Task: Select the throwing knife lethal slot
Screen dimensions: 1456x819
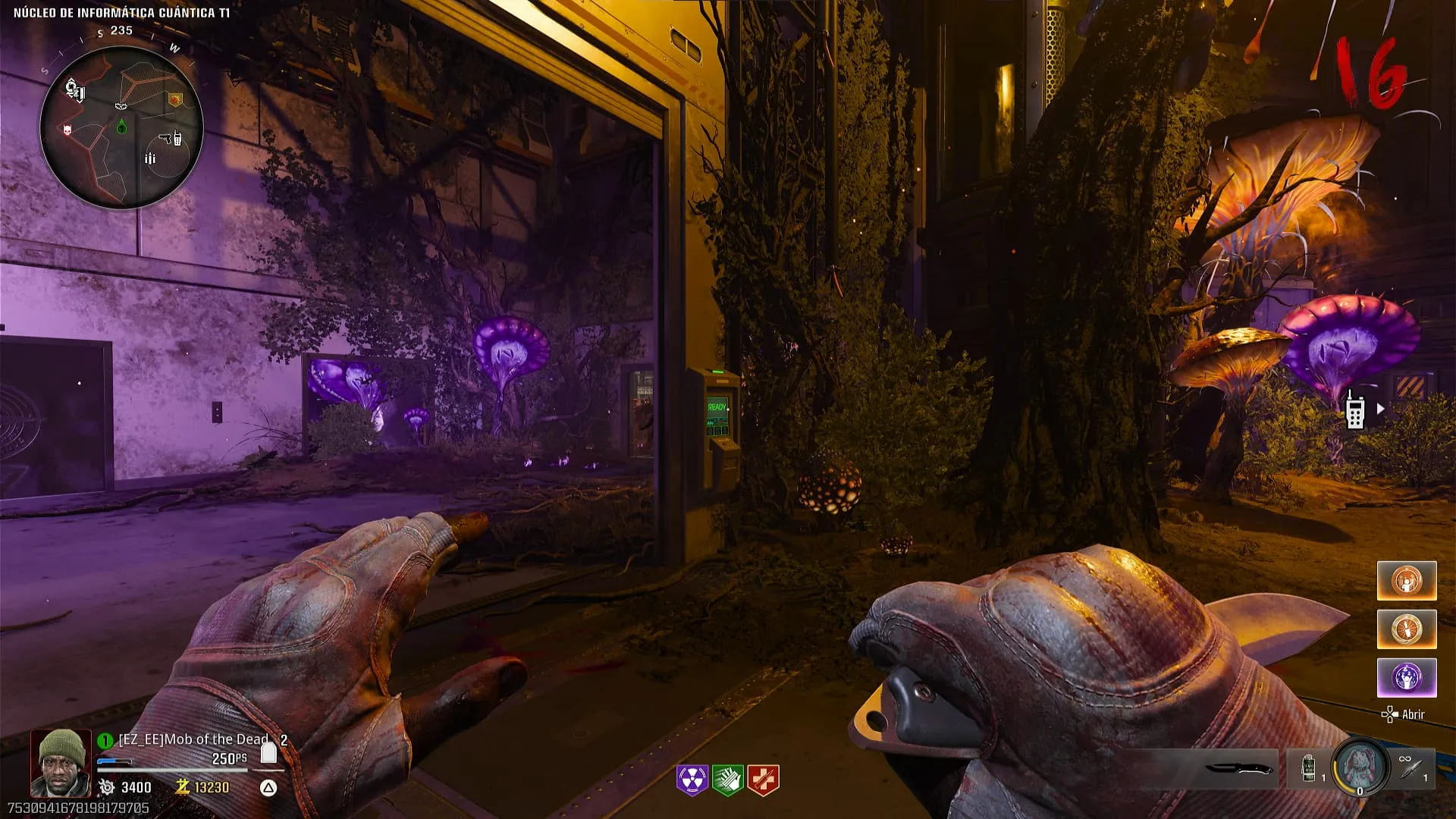Action: tap(1412, 769)
